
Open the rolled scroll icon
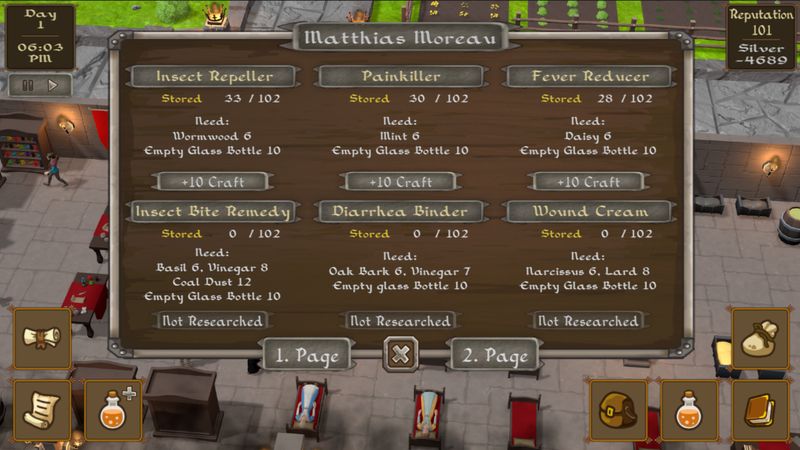coord(42,338)
